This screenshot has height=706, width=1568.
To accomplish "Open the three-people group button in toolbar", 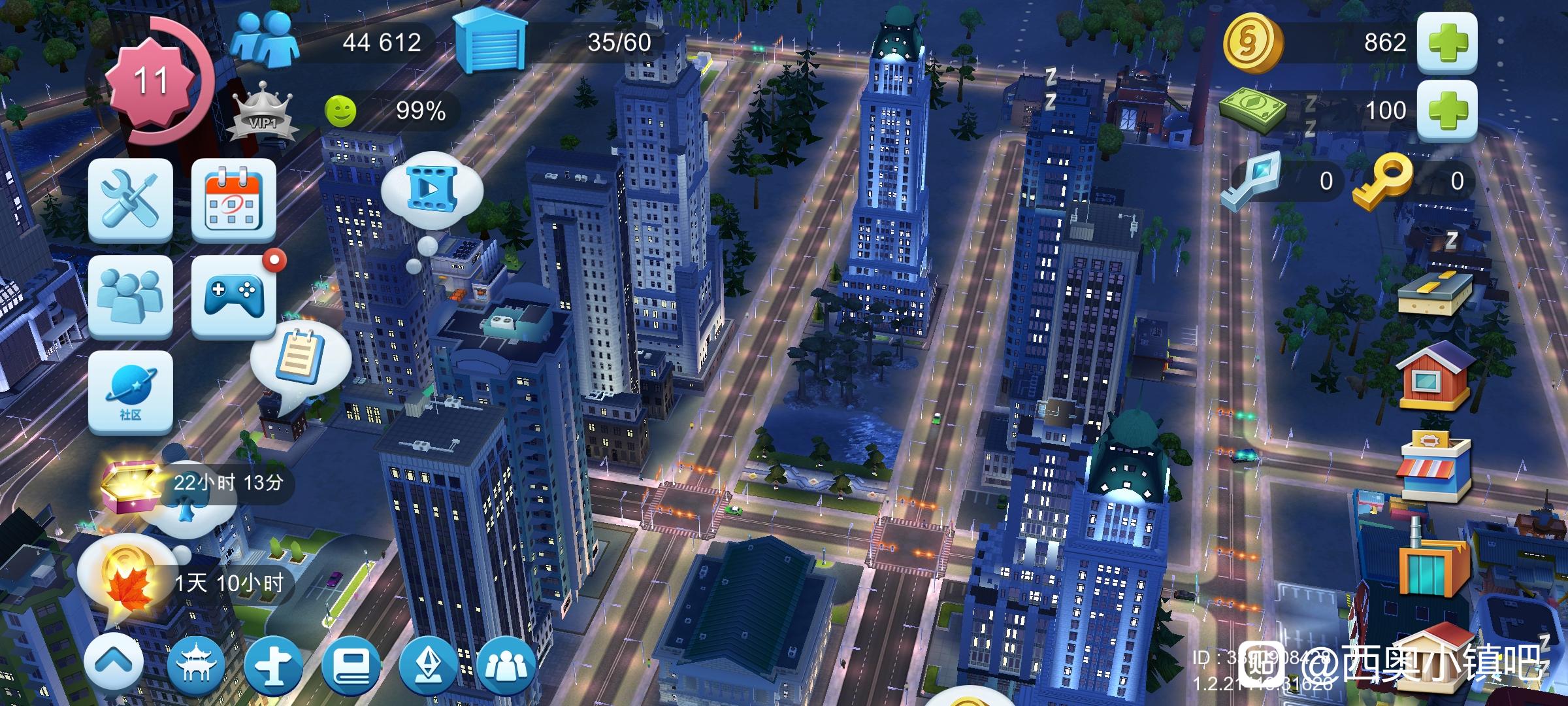I will tap(506, 665).
